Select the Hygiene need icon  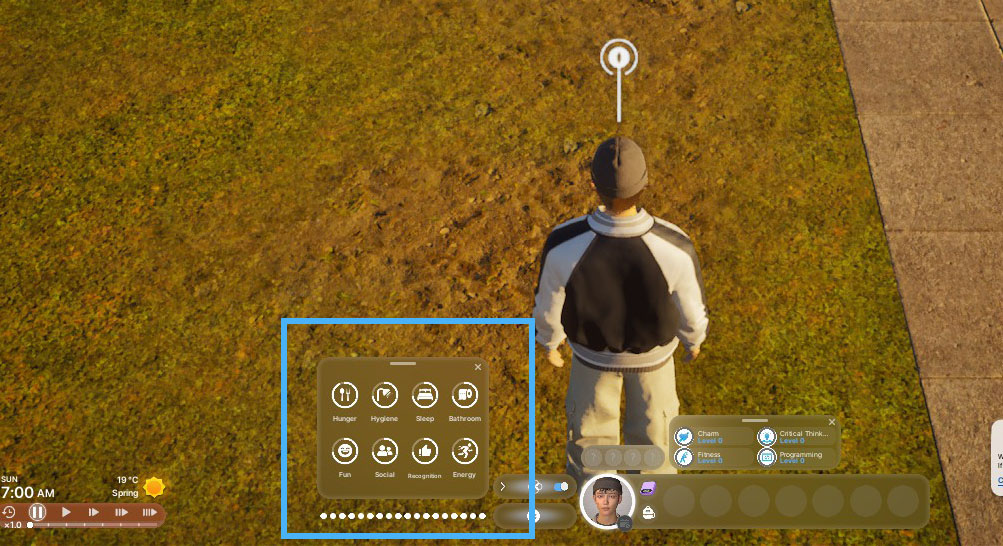pyautogui.click(x=385, y=395)
